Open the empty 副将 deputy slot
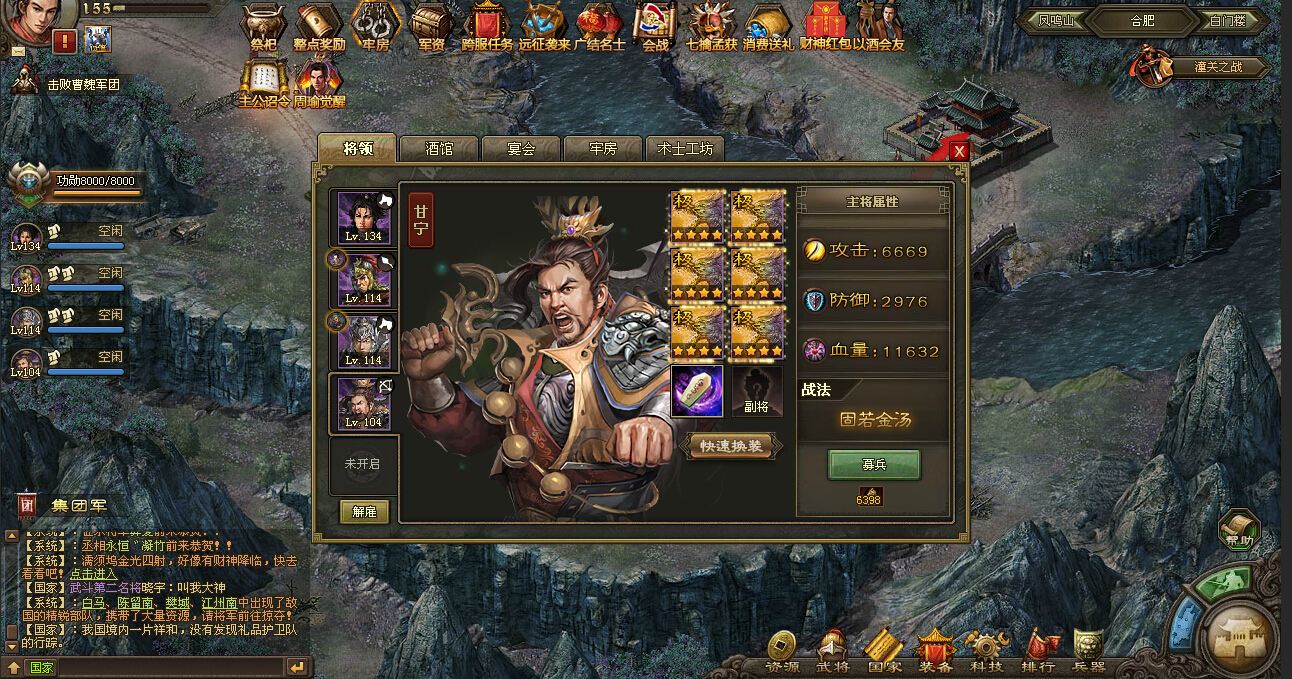The image size is (1292, 679). (x=757, y=391)
